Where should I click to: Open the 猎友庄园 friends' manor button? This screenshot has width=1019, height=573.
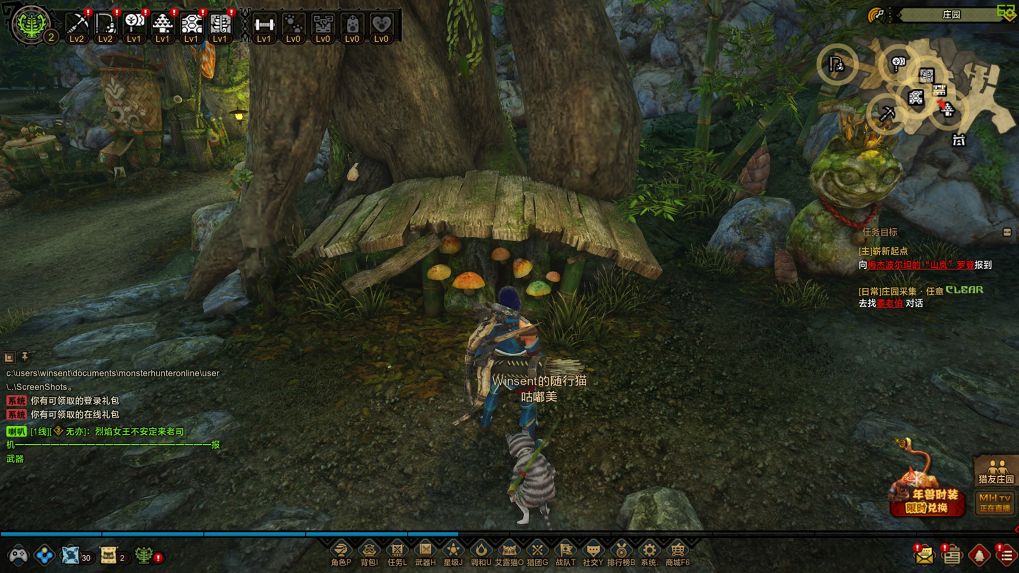(x=996, y=471)
